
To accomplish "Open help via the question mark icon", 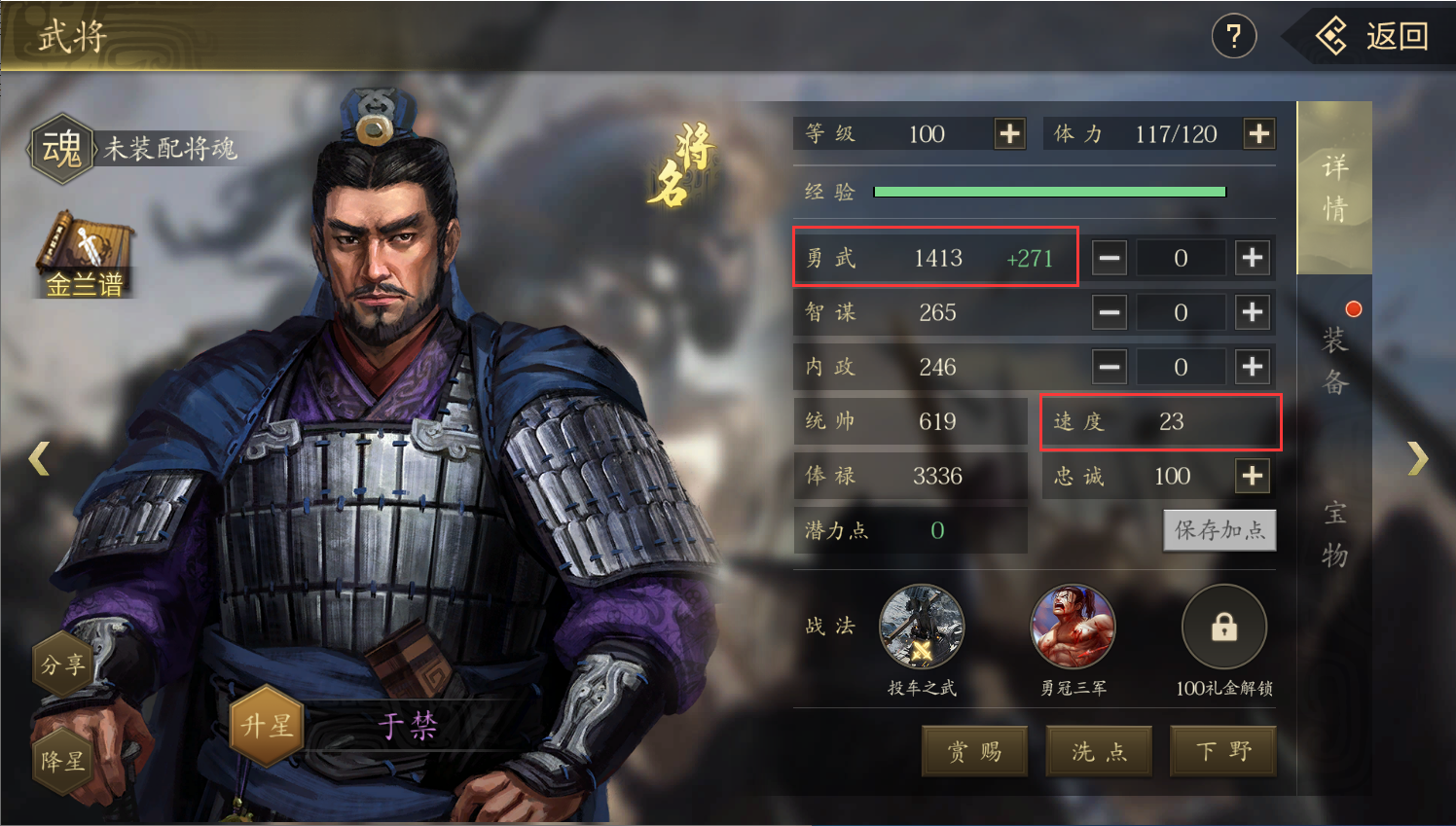I will [x=1233, y=36].
